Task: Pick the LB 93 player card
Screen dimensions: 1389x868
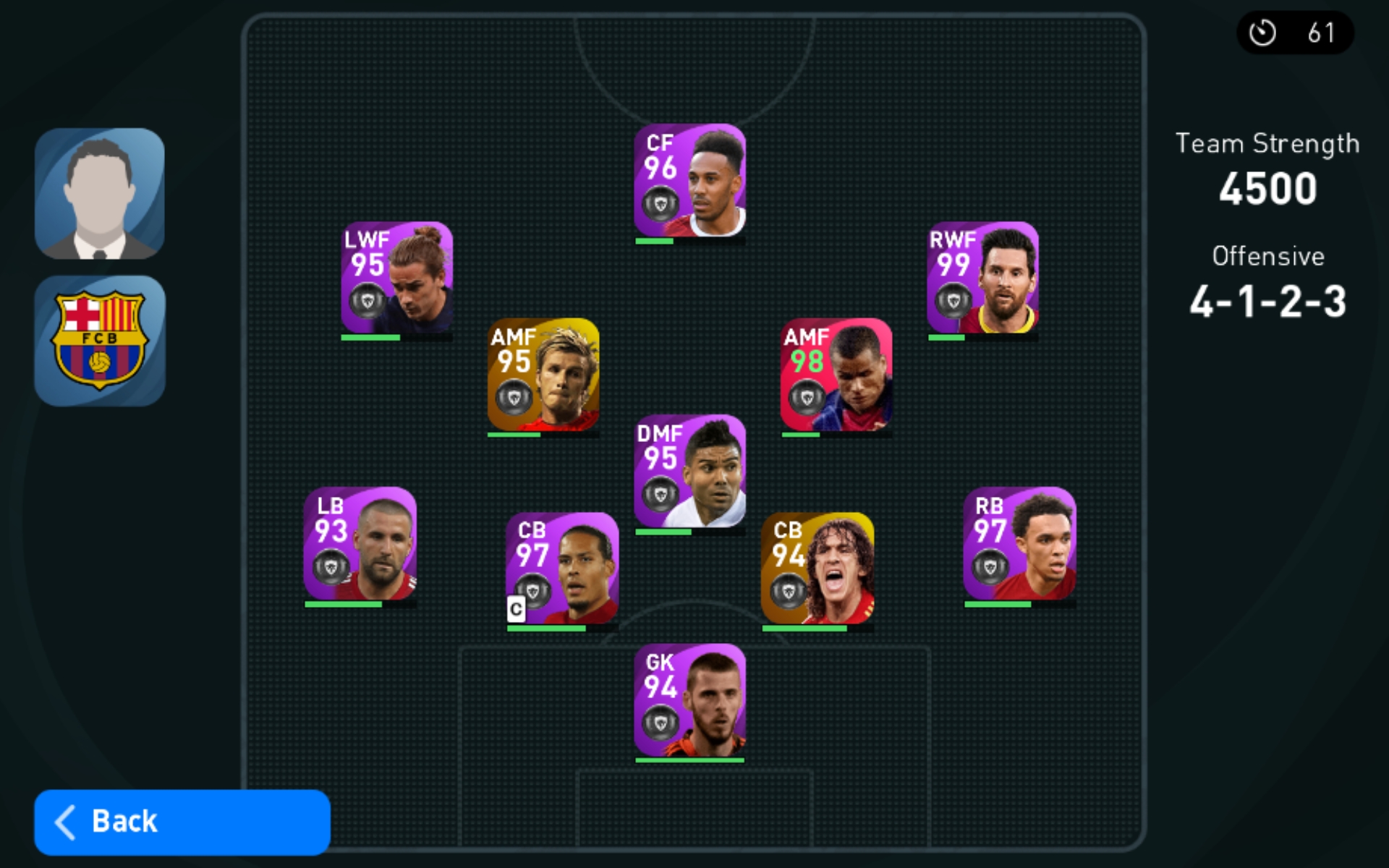Action: click(x=360, y=544)
